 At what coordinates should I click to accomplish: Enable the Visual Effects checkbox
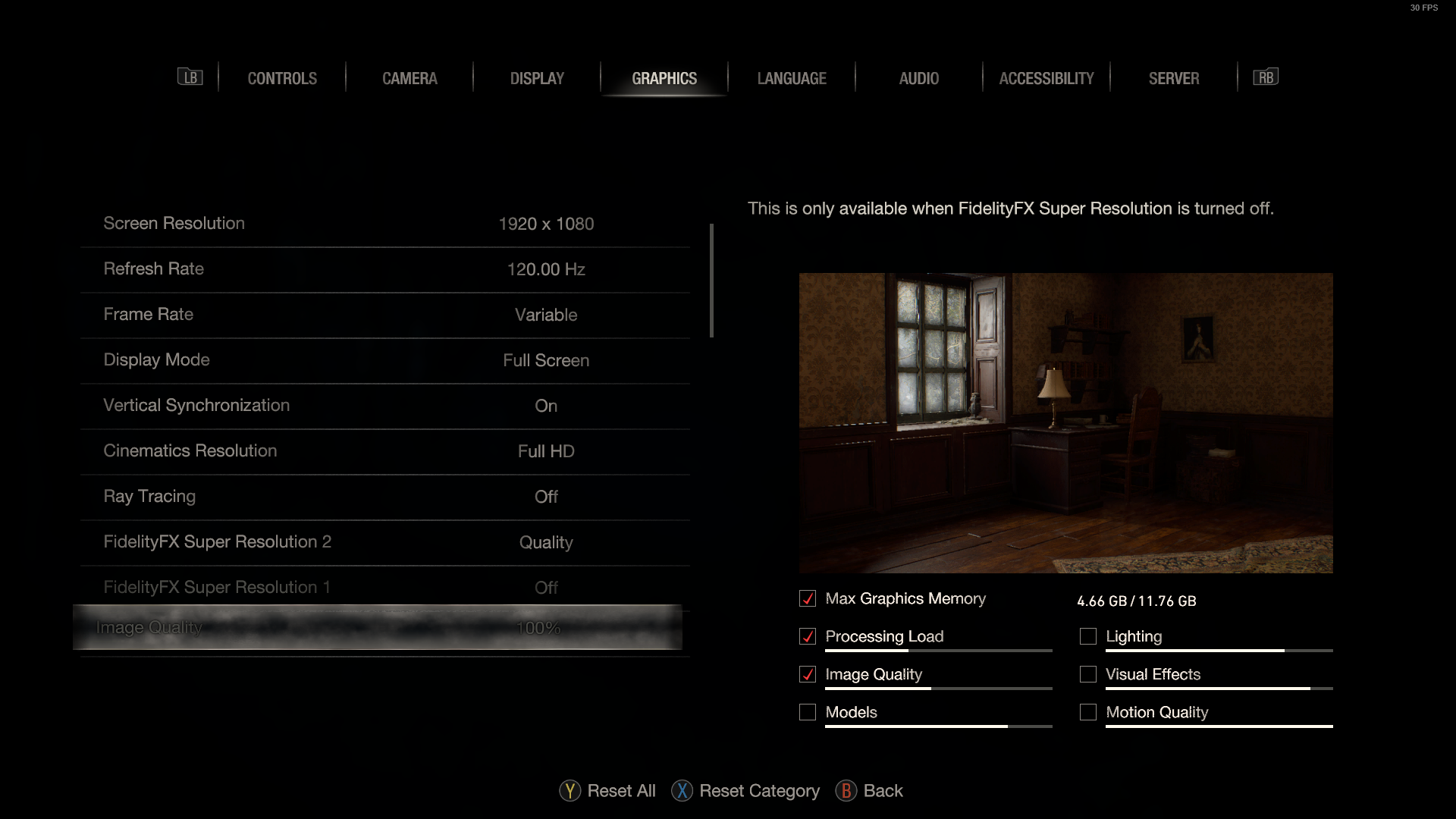click(x=1088, y=675)
